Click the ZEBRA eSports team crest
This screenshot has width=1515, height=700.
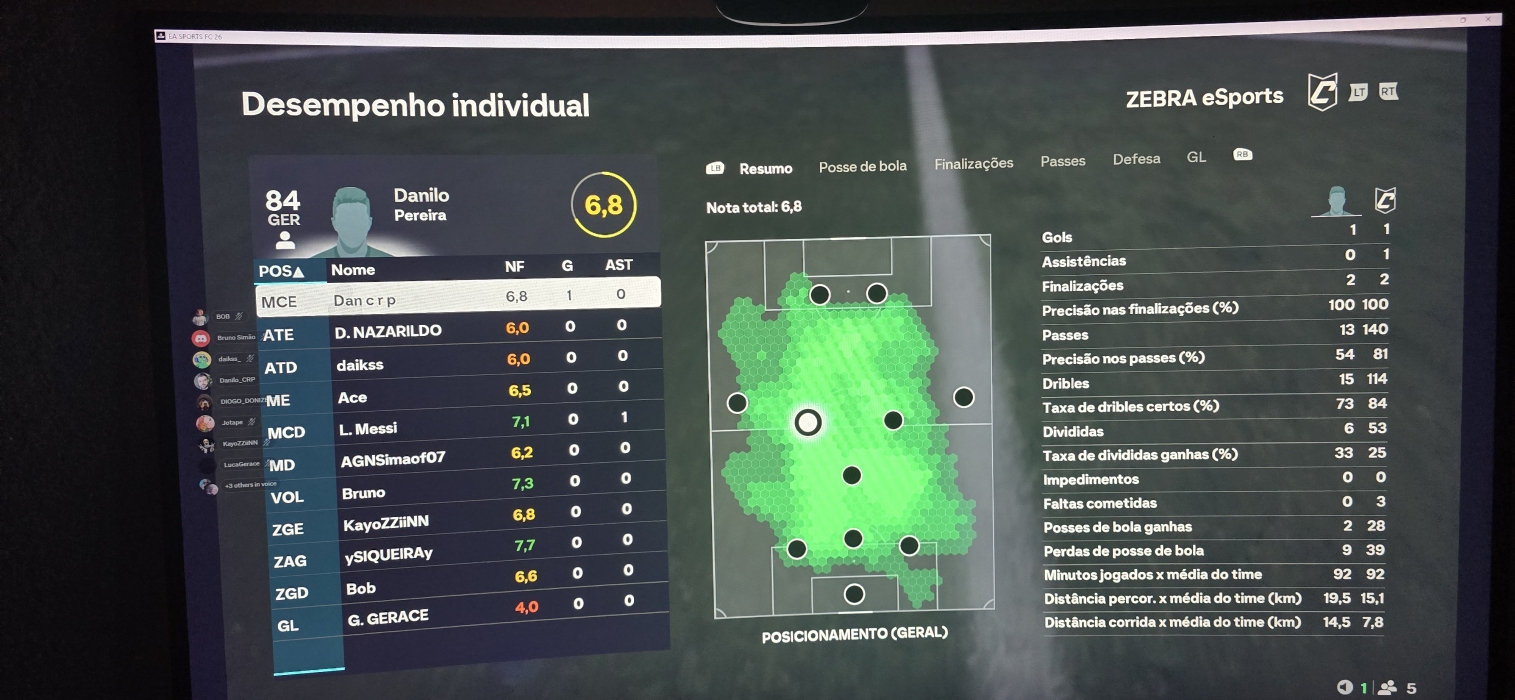point(1322,93)
